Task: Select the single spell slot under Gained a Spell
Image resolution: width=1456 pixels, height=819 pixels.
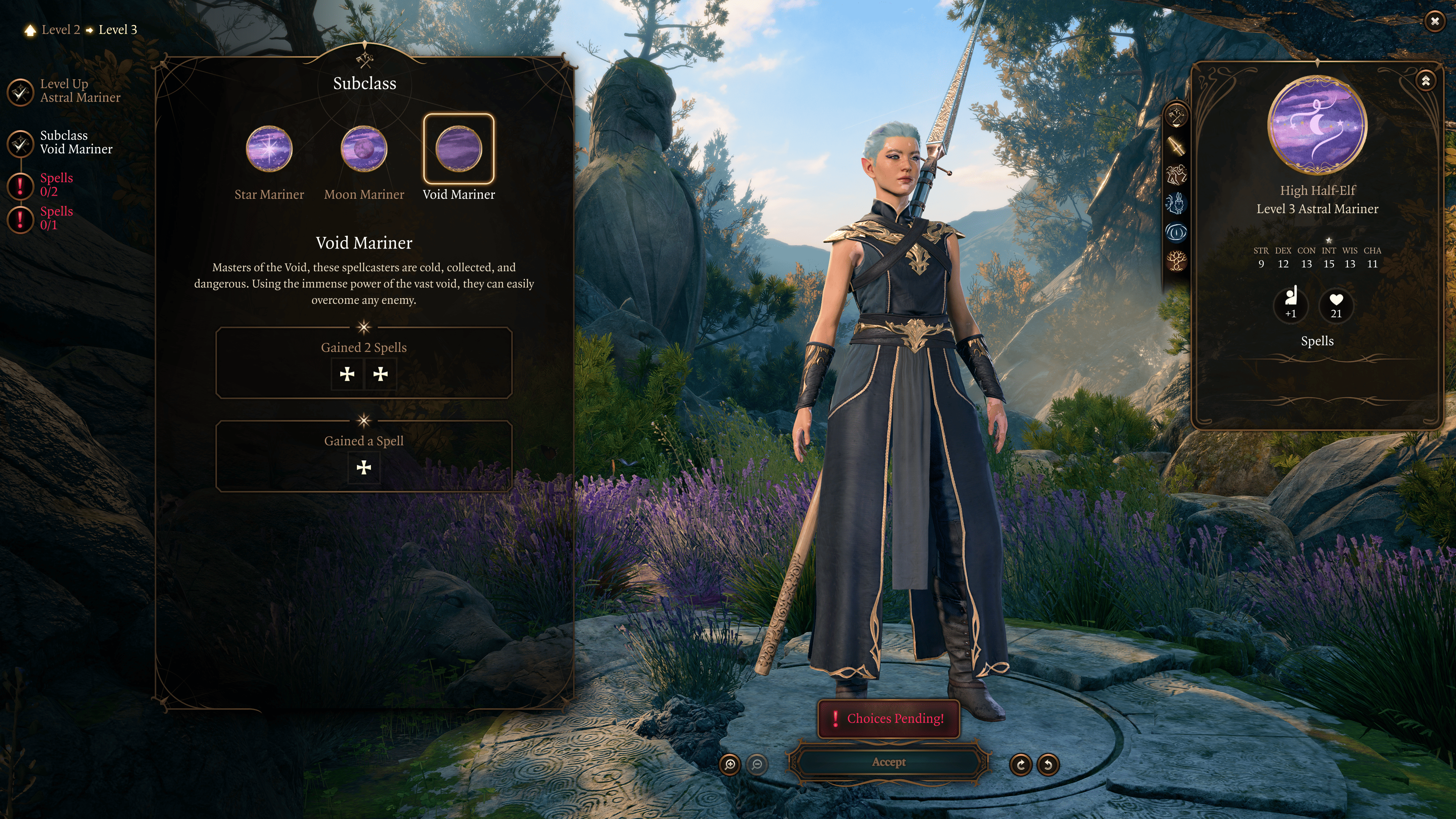Action: click(x=364, y=467)
